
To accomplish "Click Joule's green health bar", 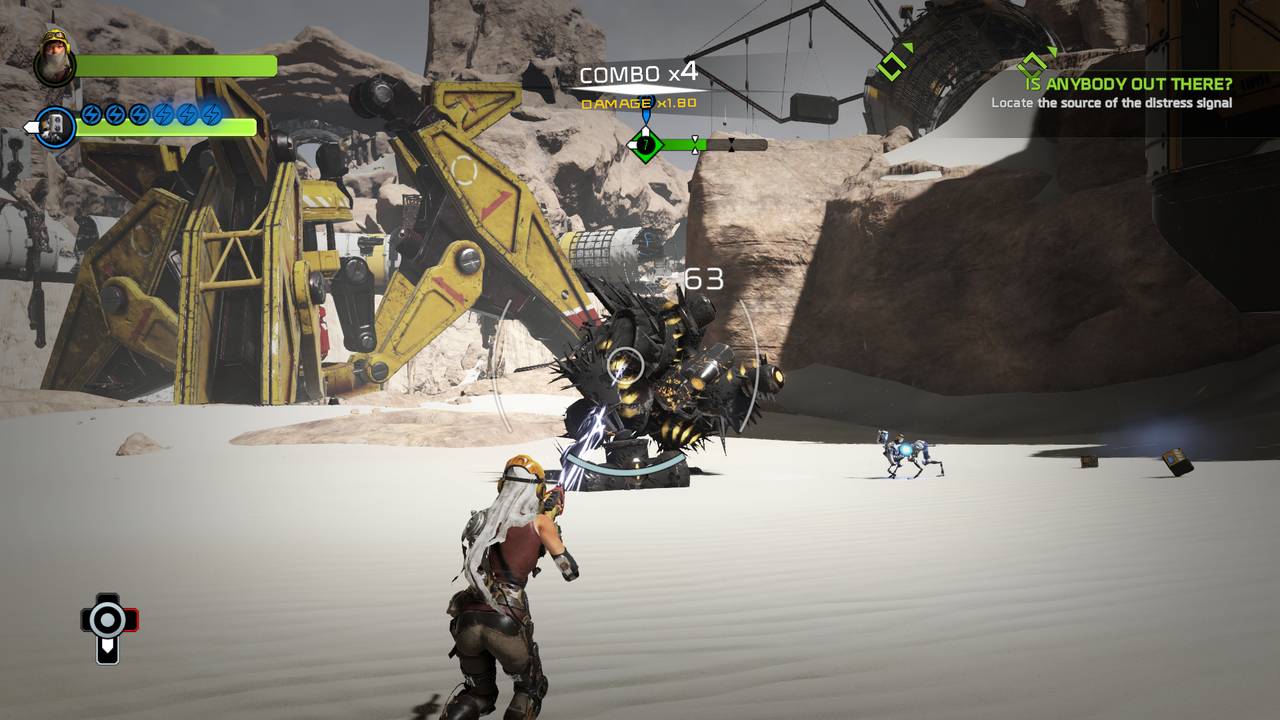I will (176, 66).
